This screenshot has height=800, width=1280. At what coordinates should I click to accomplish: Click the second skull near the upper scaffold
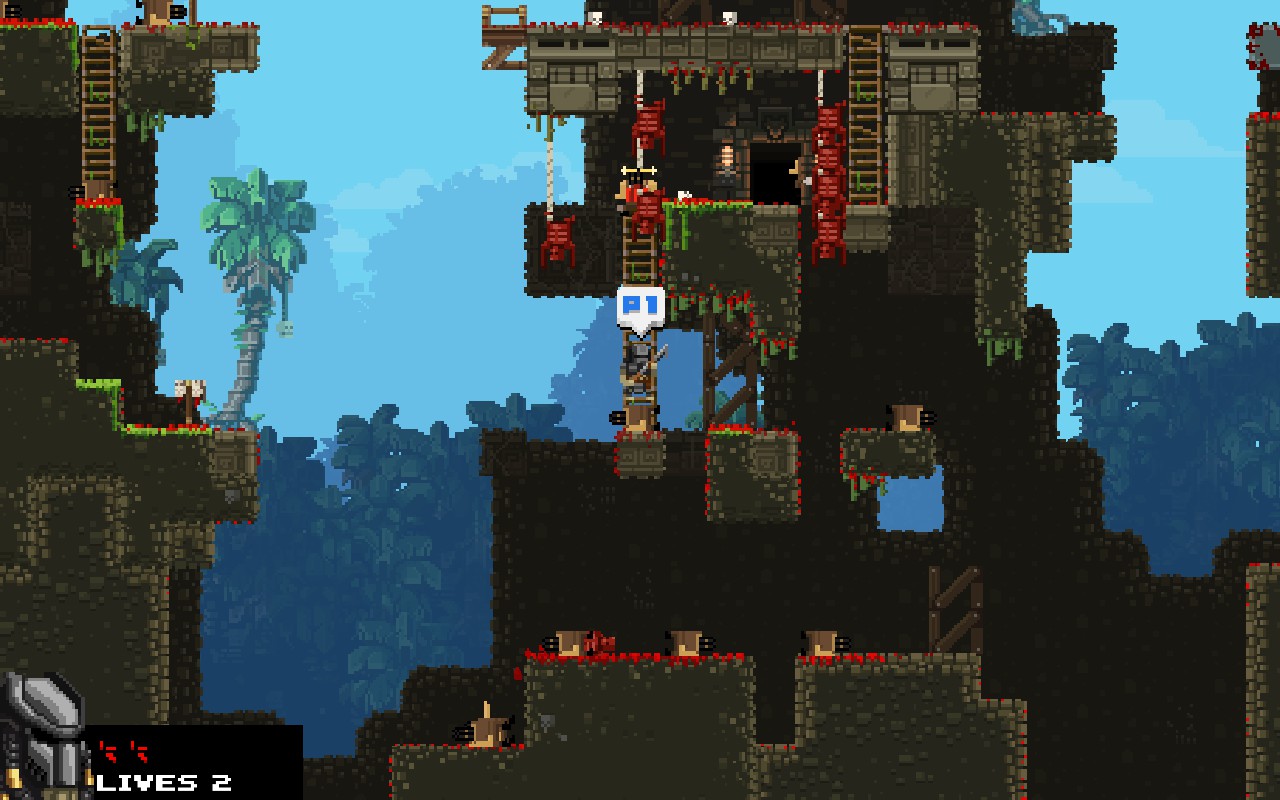coord(731,18)
